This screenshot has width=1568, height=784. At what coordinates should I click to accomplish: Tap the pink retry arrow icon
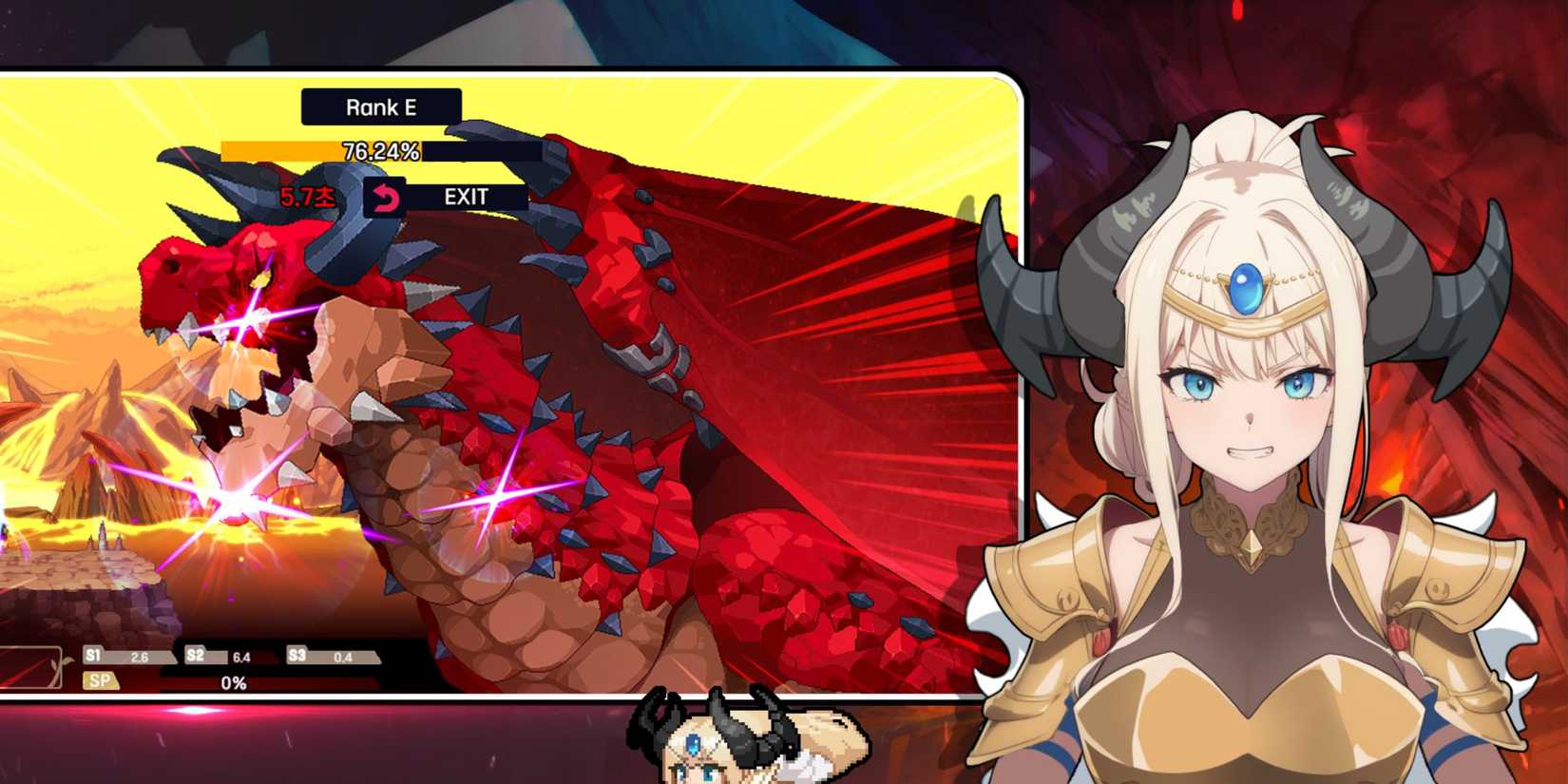click(384, 198)
